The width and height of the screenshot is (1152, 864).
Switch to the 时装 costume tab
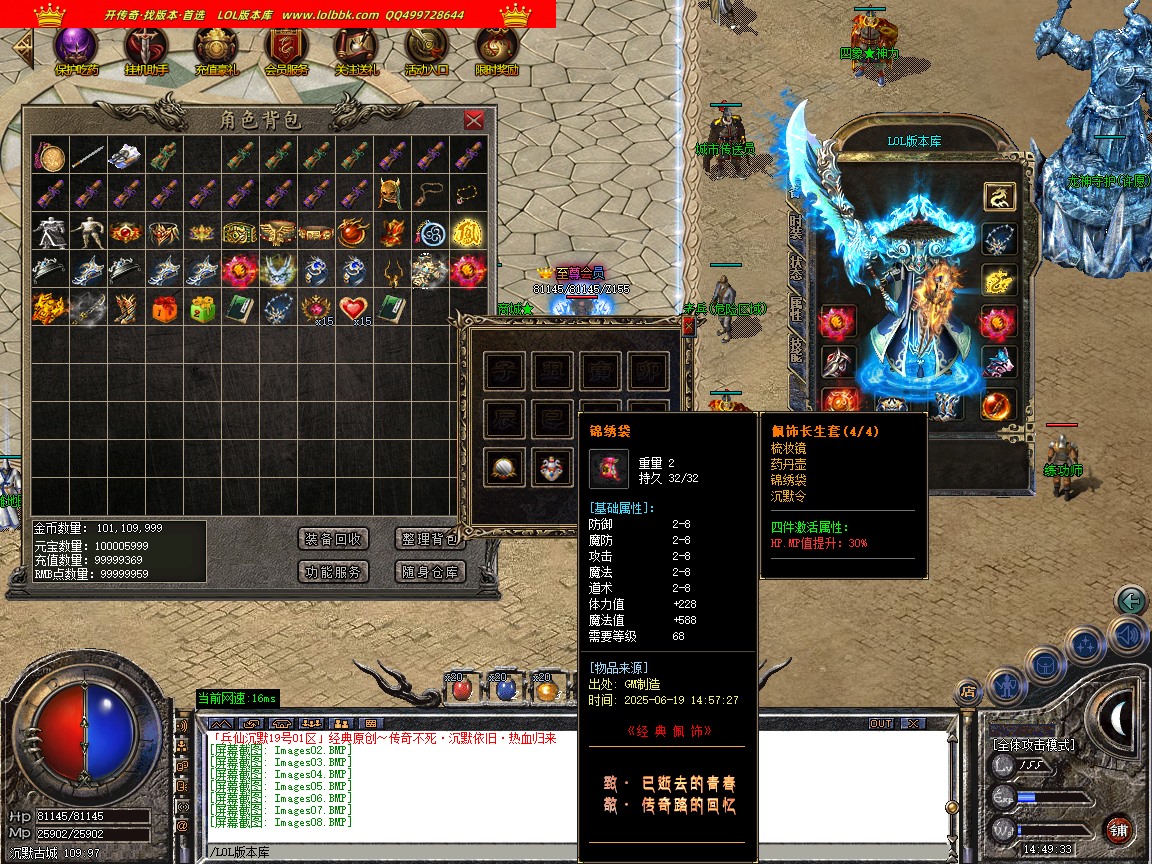click(x=796, y=229)
